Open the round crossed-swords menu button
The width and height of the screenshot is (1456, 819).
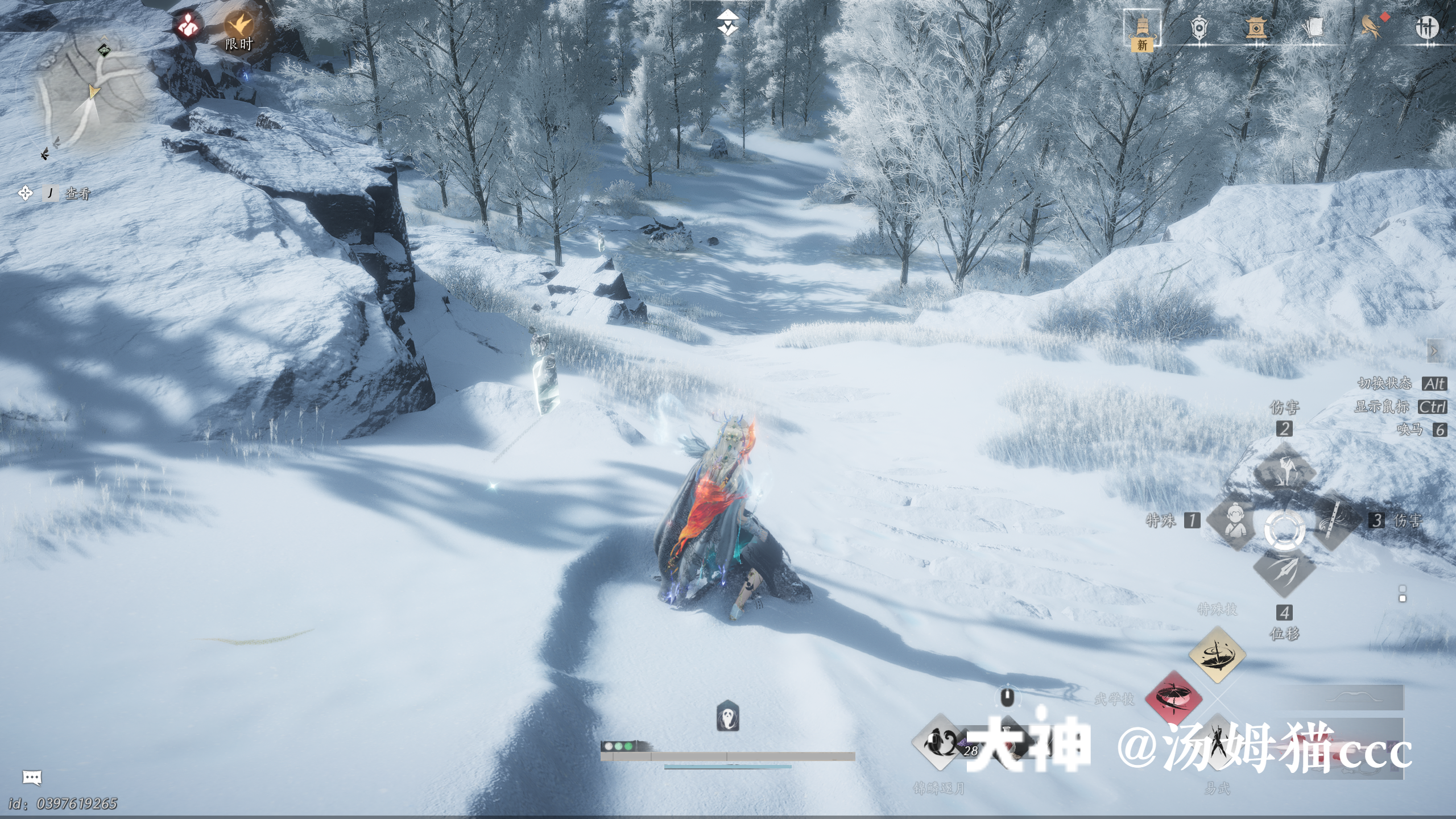tap(1426, 27)
